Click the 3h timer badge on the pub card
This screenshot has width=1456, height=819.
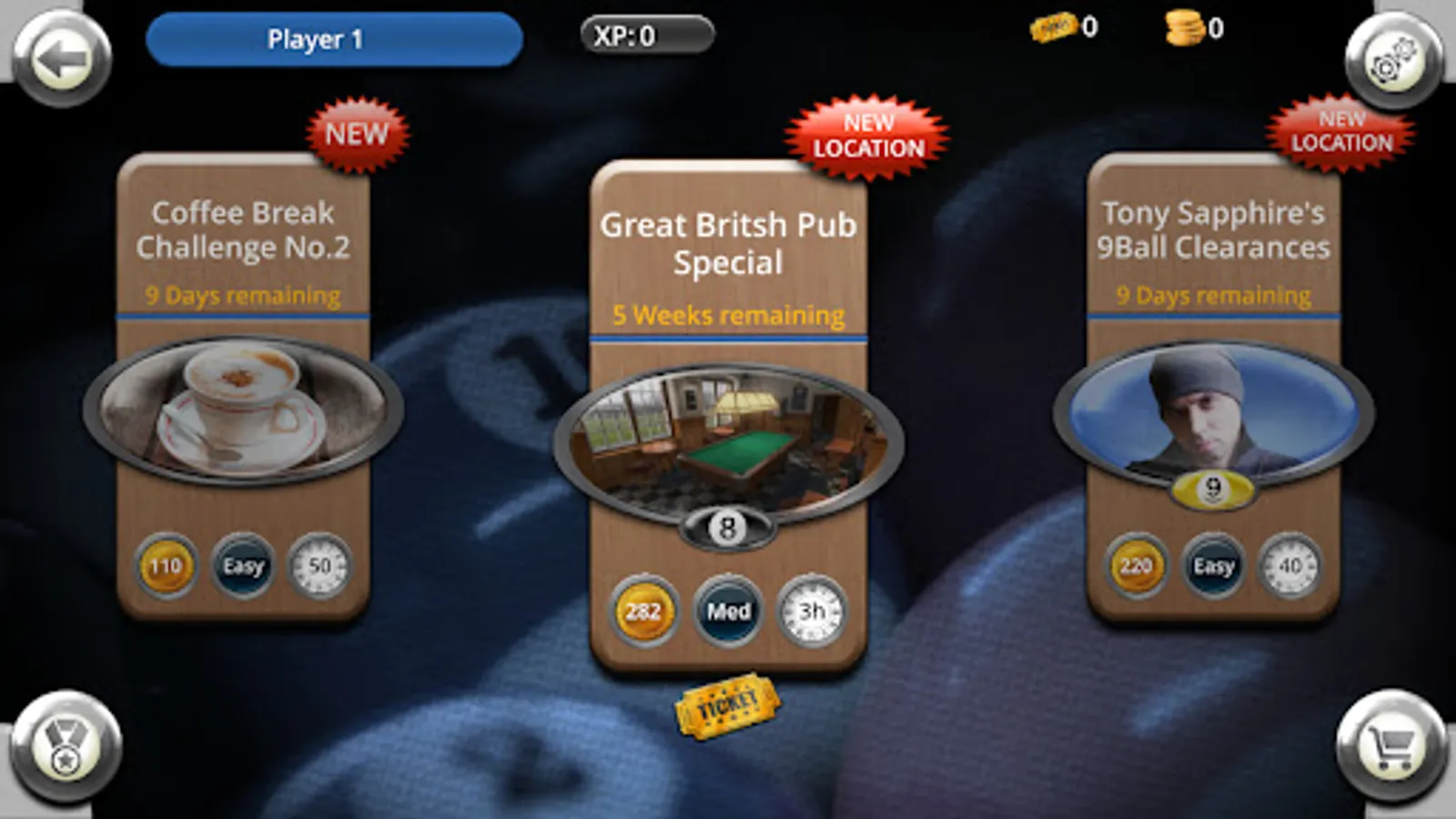click(813, 611)
